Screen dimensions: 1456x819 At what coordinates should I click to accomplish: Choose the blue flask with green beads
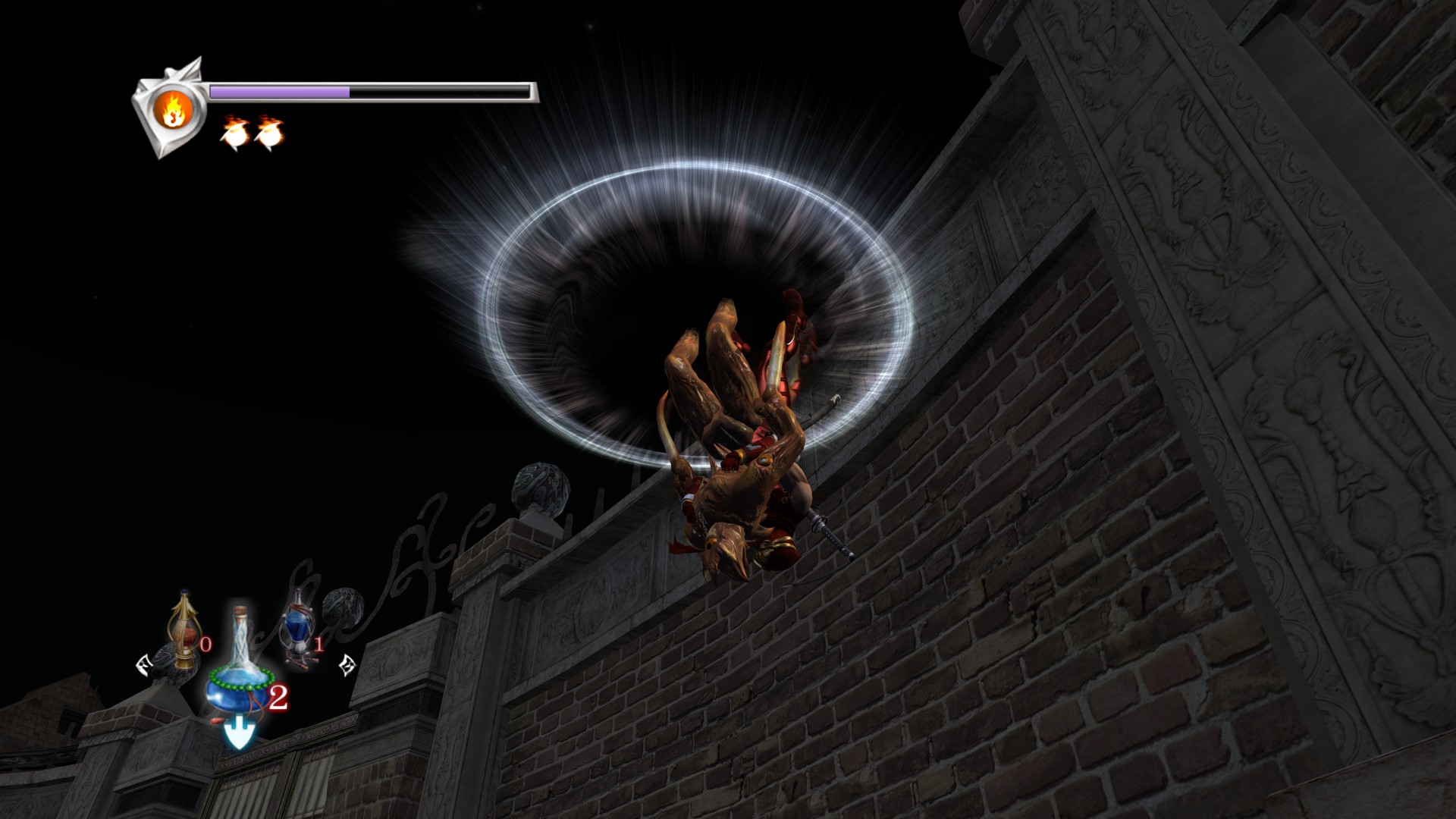(237, 676)
